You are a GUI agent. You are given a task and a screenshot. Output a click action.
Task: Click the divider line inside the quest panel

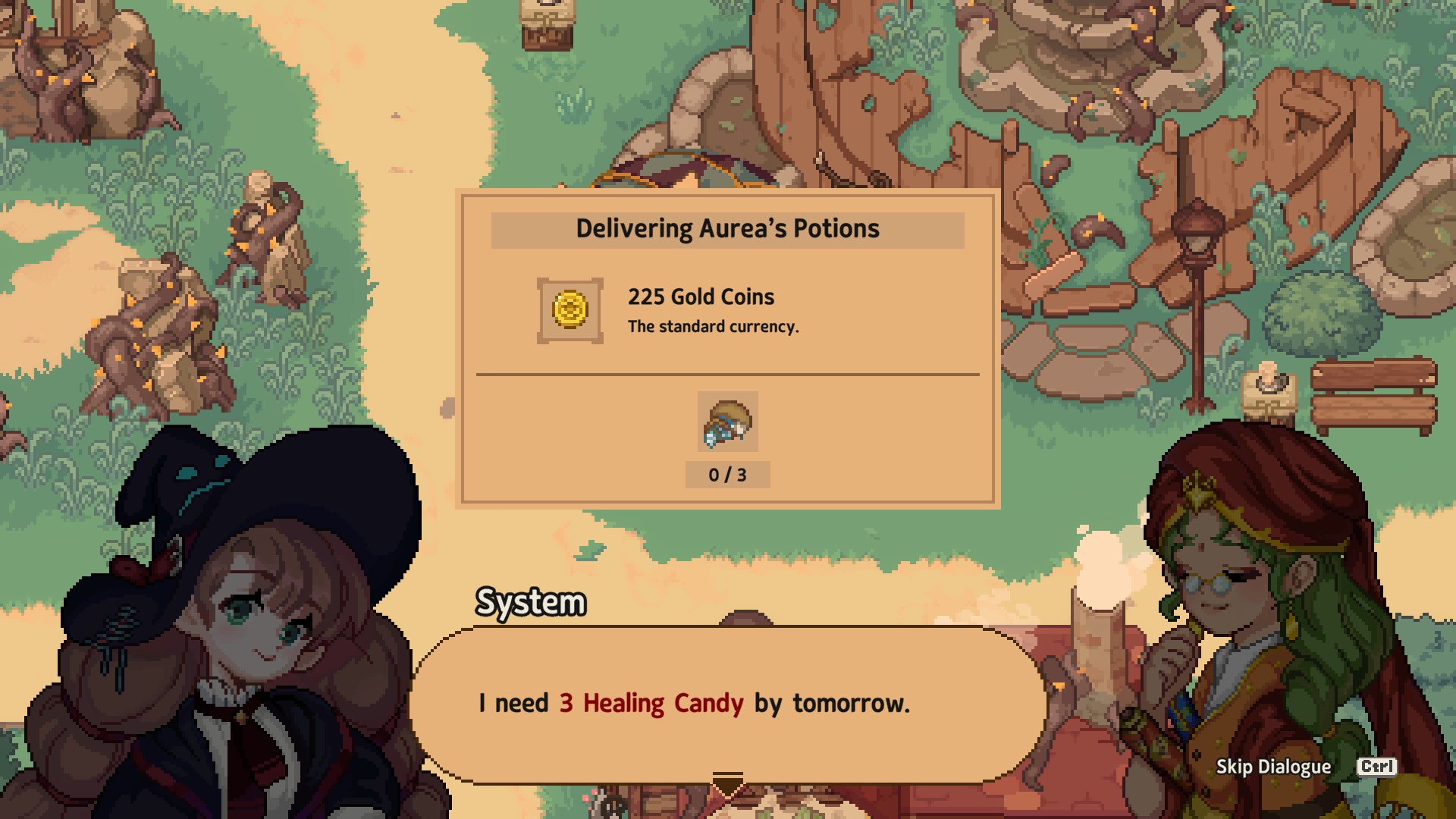pos(726,374)
